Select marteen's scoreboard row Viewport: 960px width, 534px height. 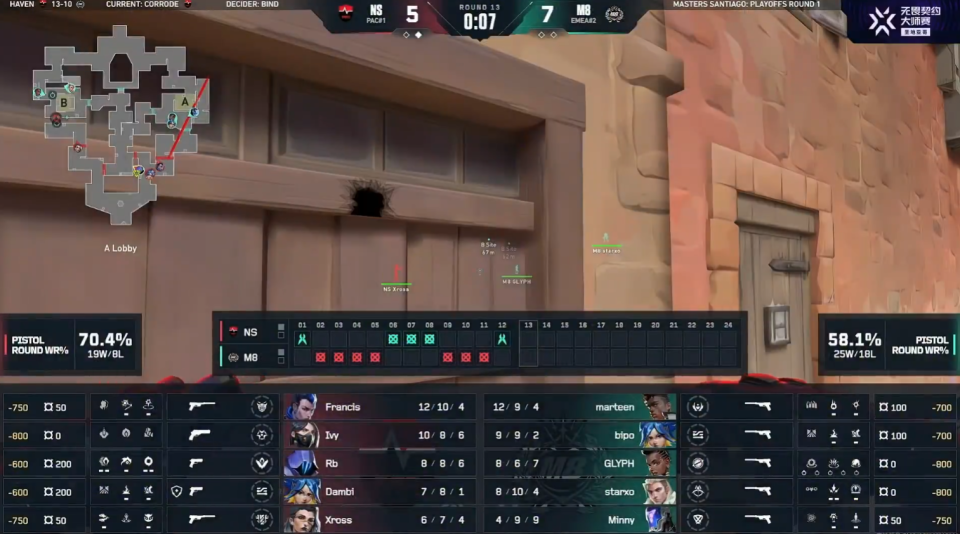pos(580,407)
